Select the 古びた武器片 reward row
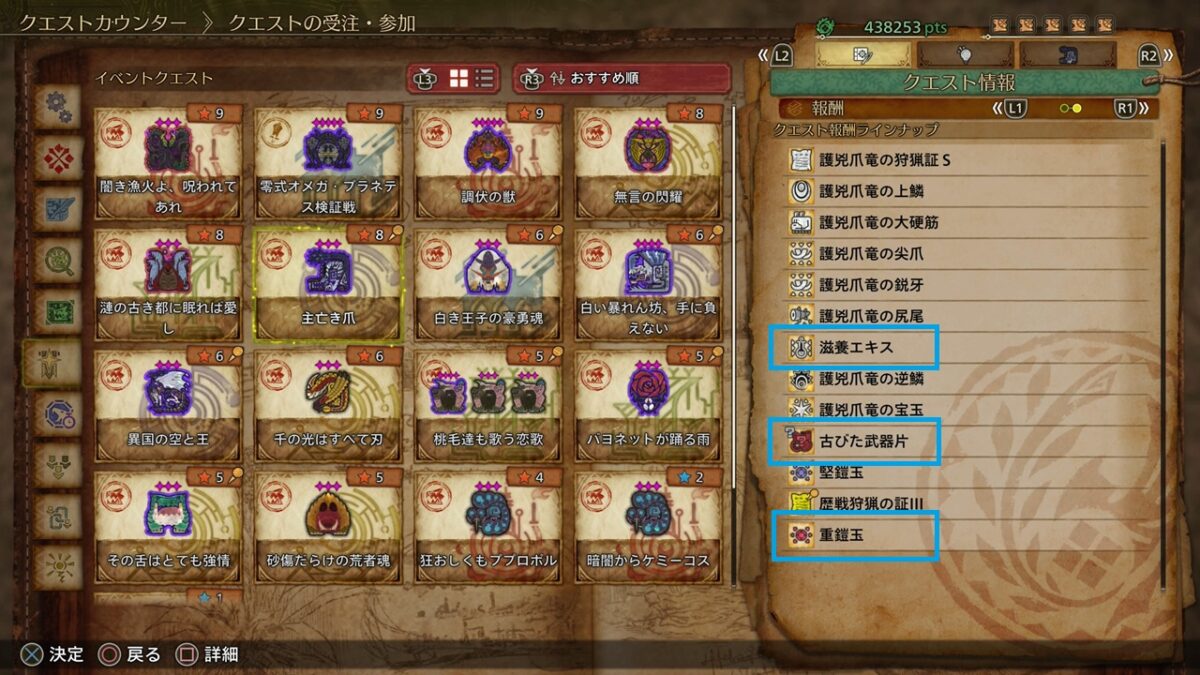The height and width of the screenshot is (675, 1200). click(x=855, y=441)
